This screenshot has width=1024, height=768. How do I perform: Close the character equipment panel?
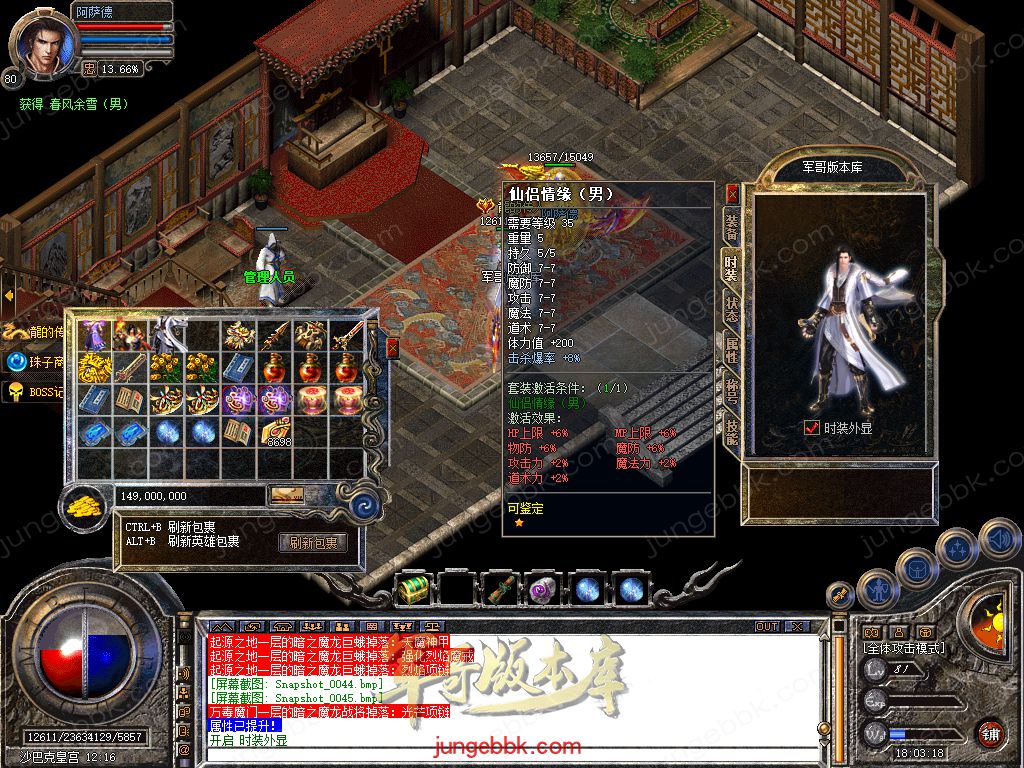pyautogui.click(x=733, y=193)
